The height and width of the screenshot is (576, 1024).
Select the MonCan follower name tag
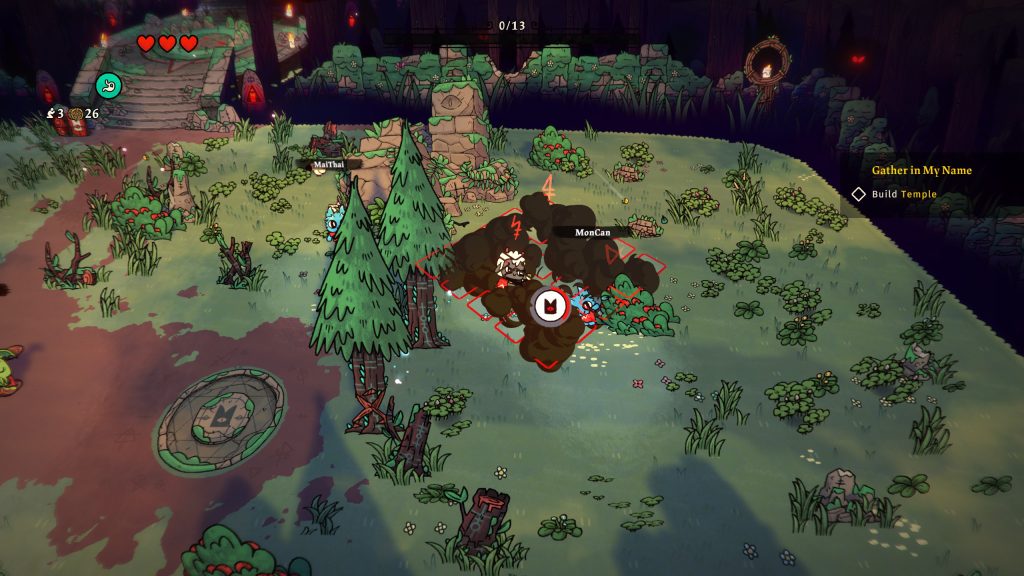click(594, 232)
